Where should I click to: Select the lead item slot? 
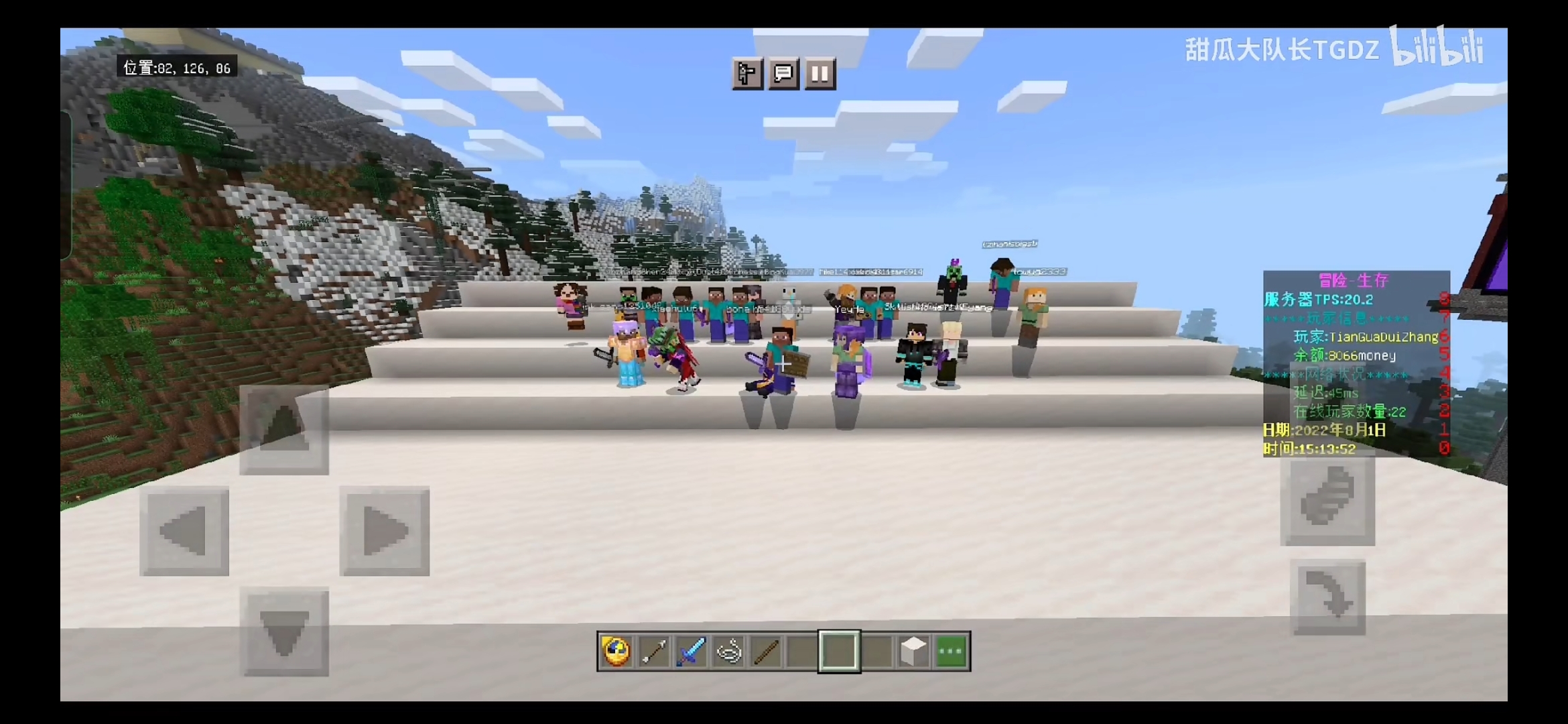click(728, 651)
